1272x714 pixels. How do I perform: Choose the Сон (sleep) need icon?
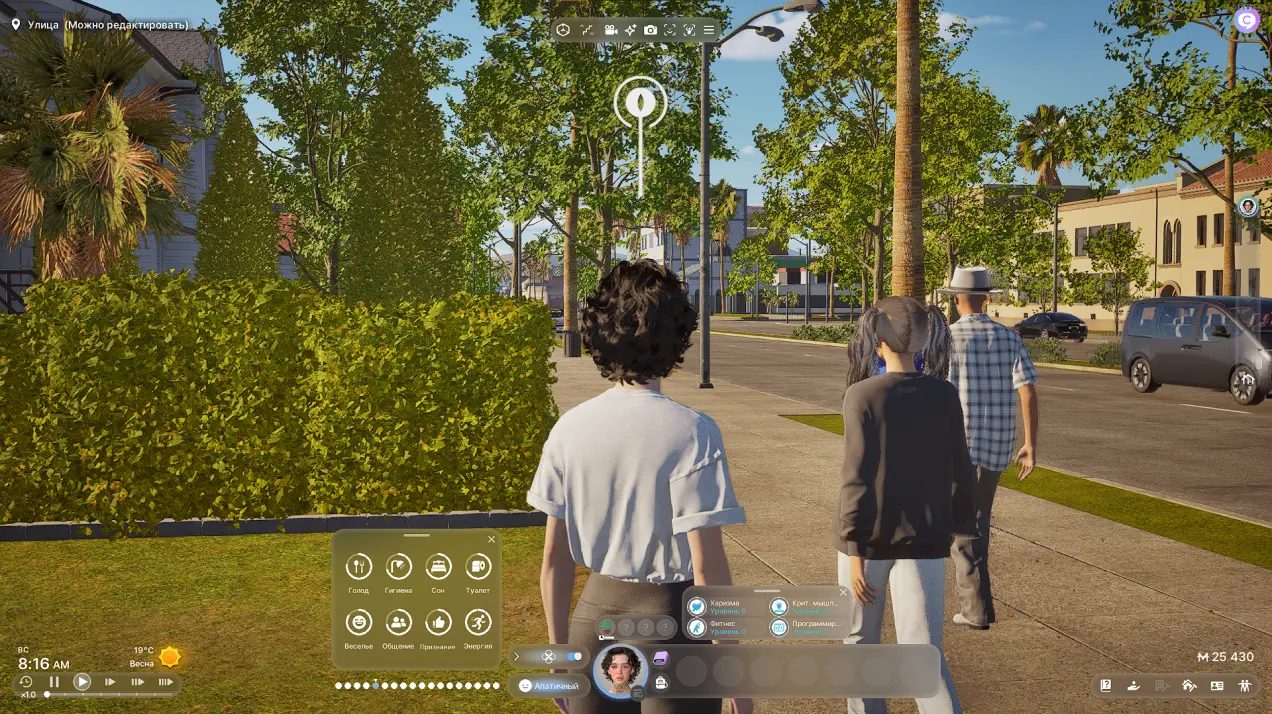[438, 567]
